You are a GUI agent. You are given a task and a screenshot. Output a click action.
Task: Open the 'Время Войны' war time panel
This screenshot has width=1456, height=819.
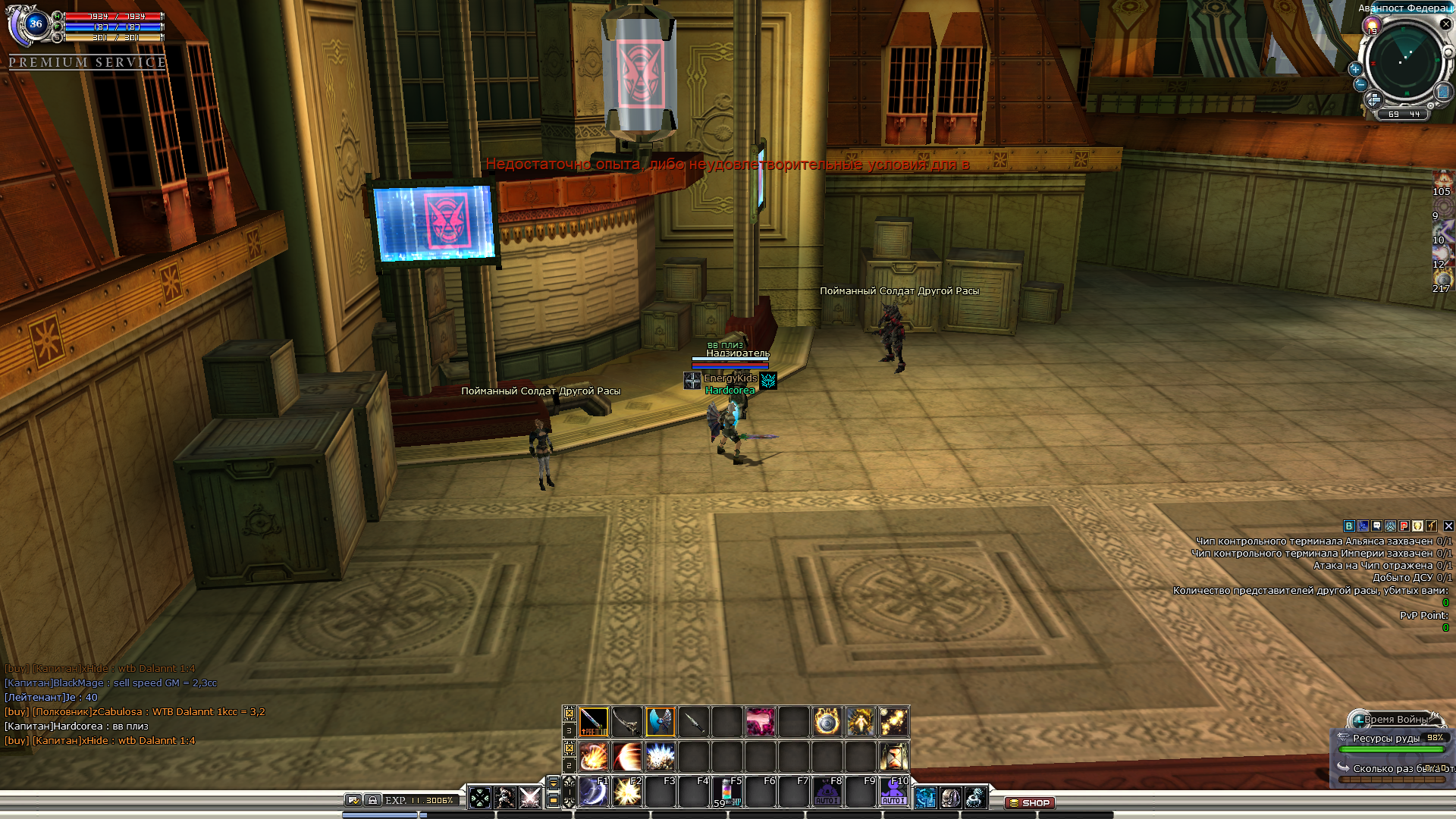[1394, 719]
